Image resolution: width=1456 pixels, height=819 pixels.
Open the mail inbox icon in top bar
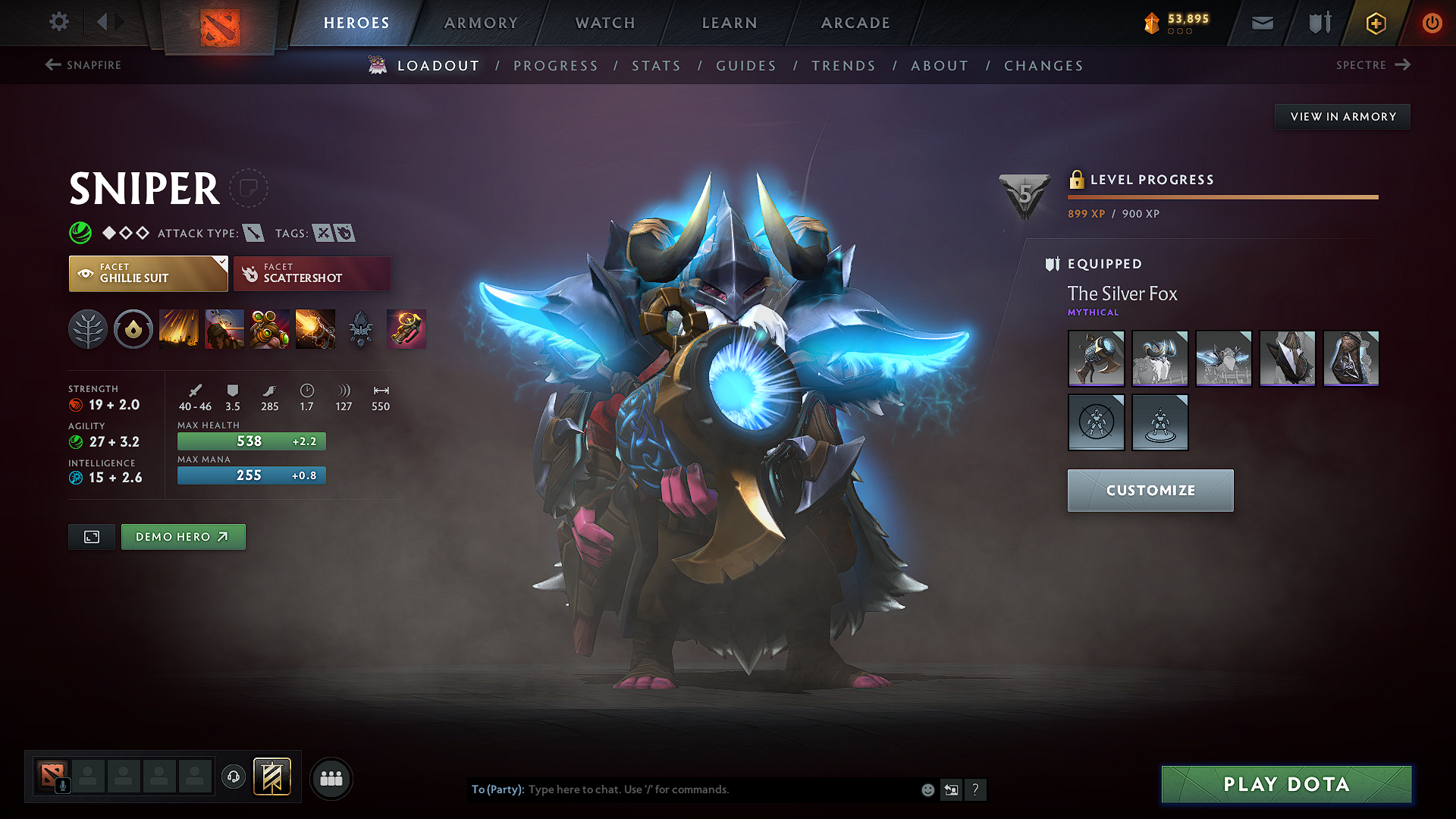[1261, 23]
